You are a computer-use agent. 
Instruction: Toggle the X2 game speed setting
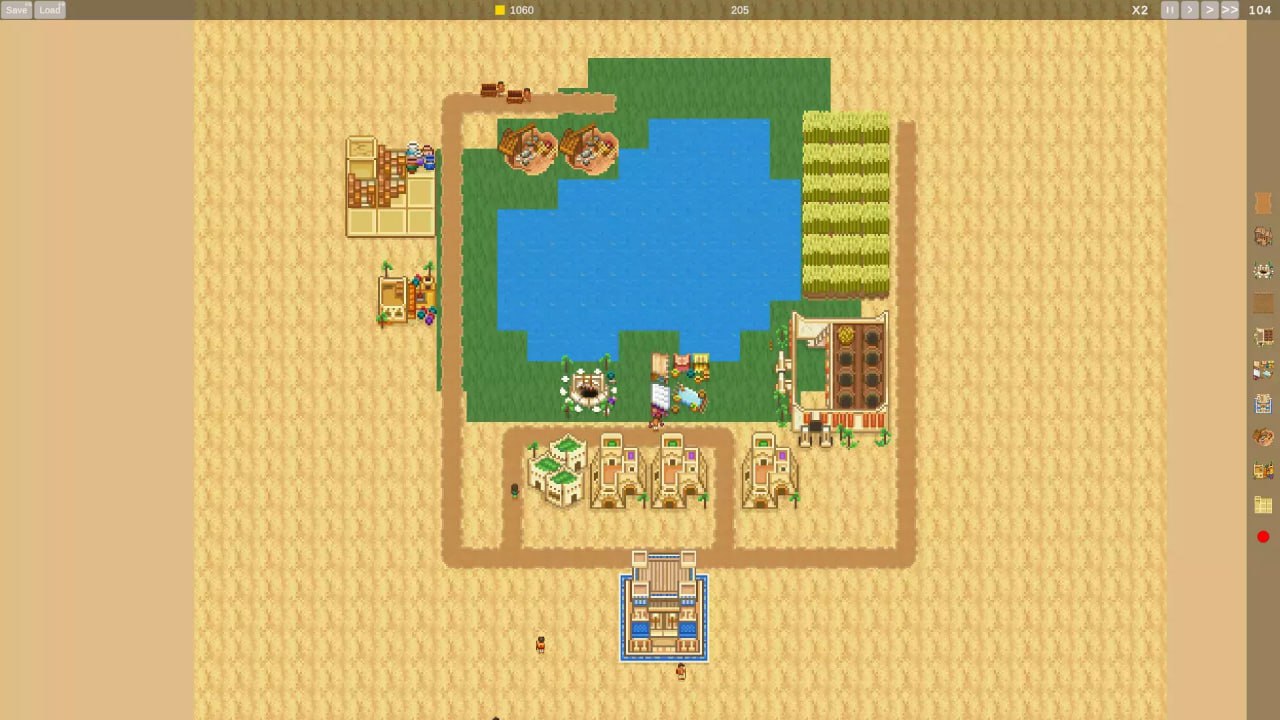[1139, 9]
